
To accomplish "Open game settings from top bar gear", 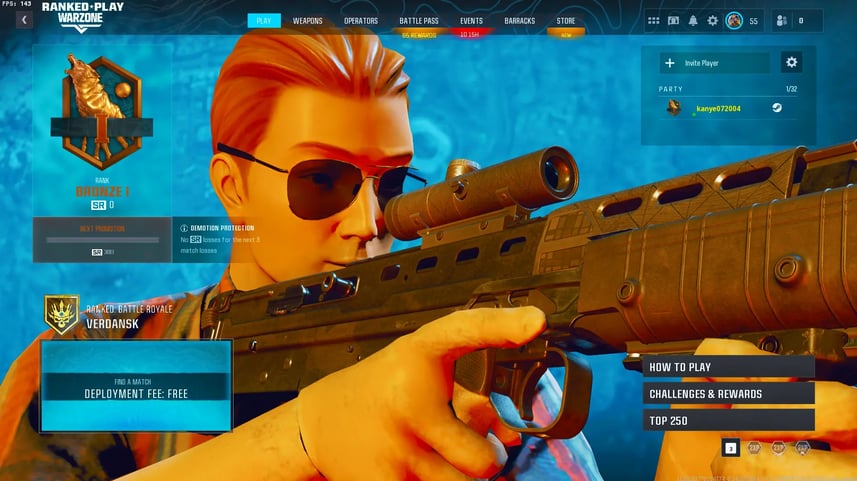I will [x=713, y=20].
